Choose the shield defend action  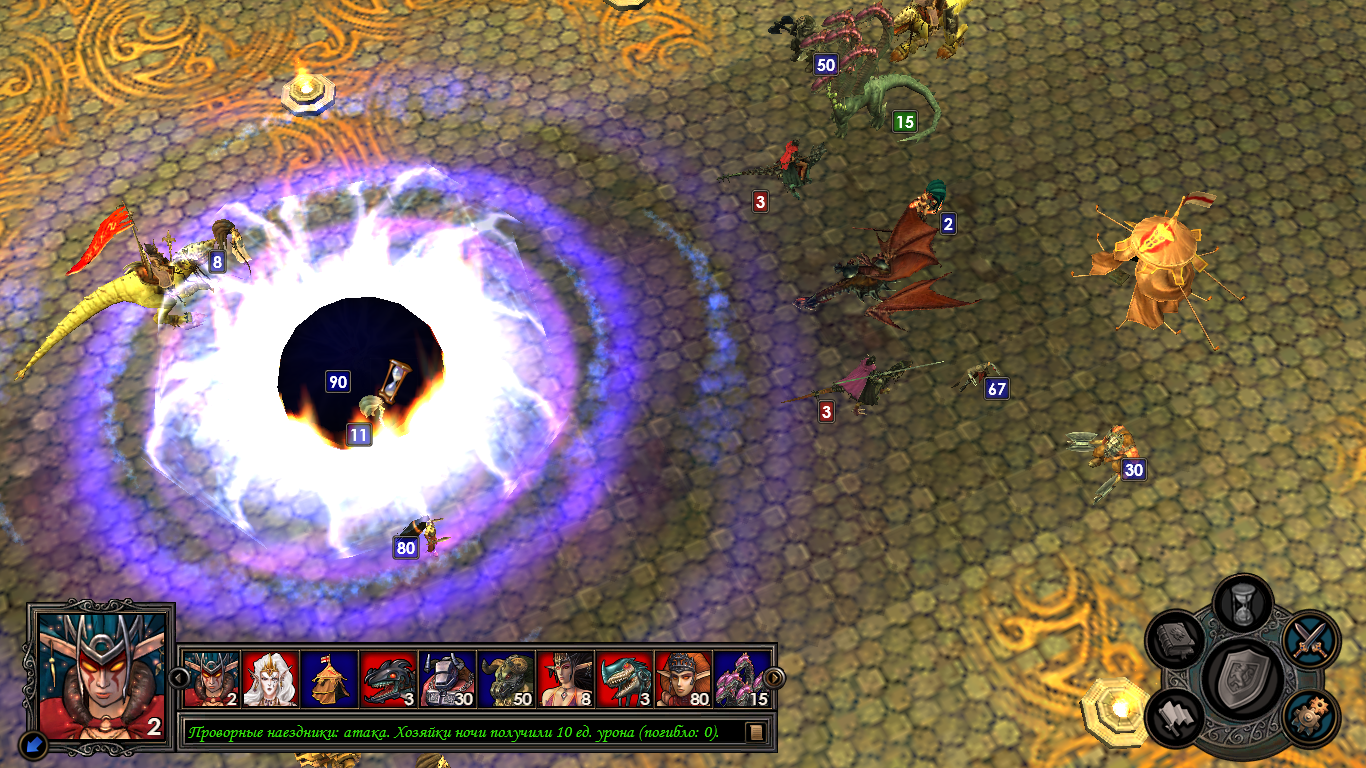pyautogui.click(x=1243, y=677)
